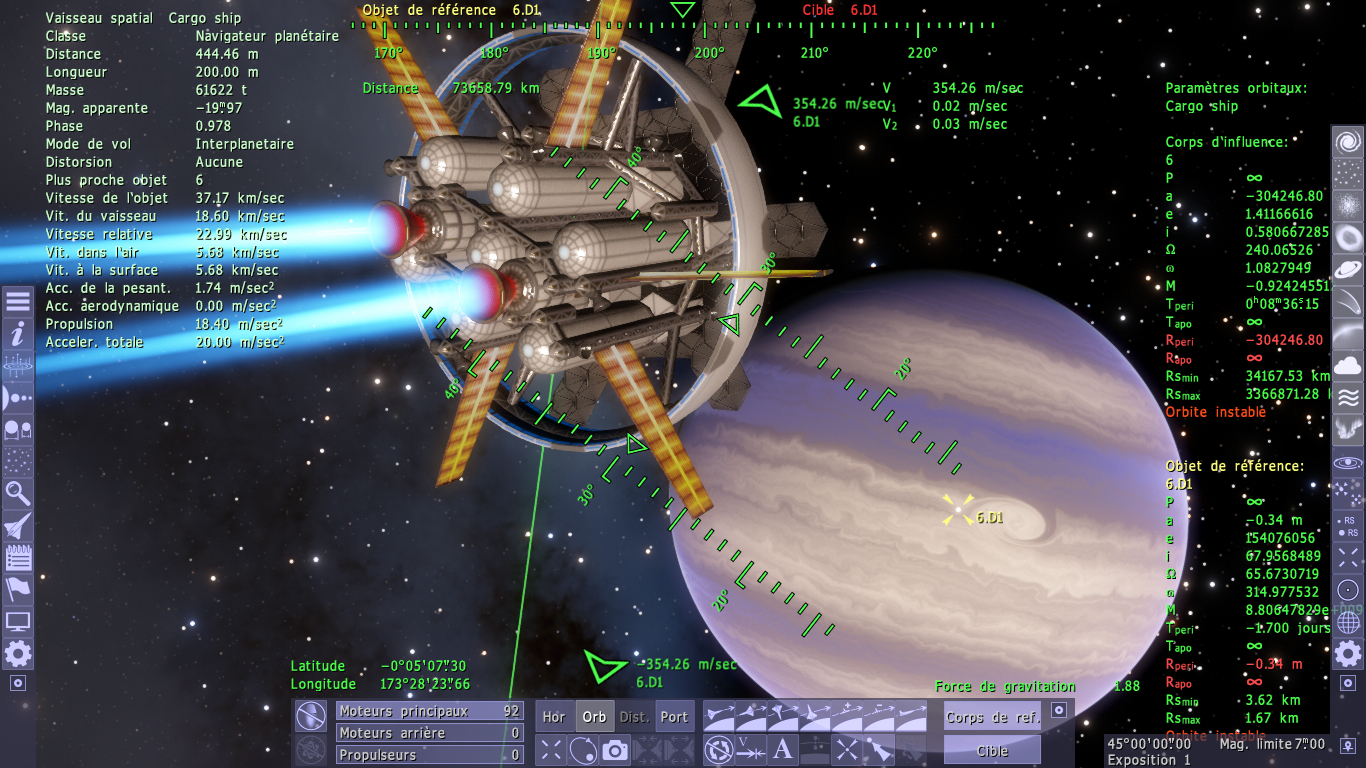Click the camera screenshot icon
This screenshot has width=1366, height=768.
615,749
